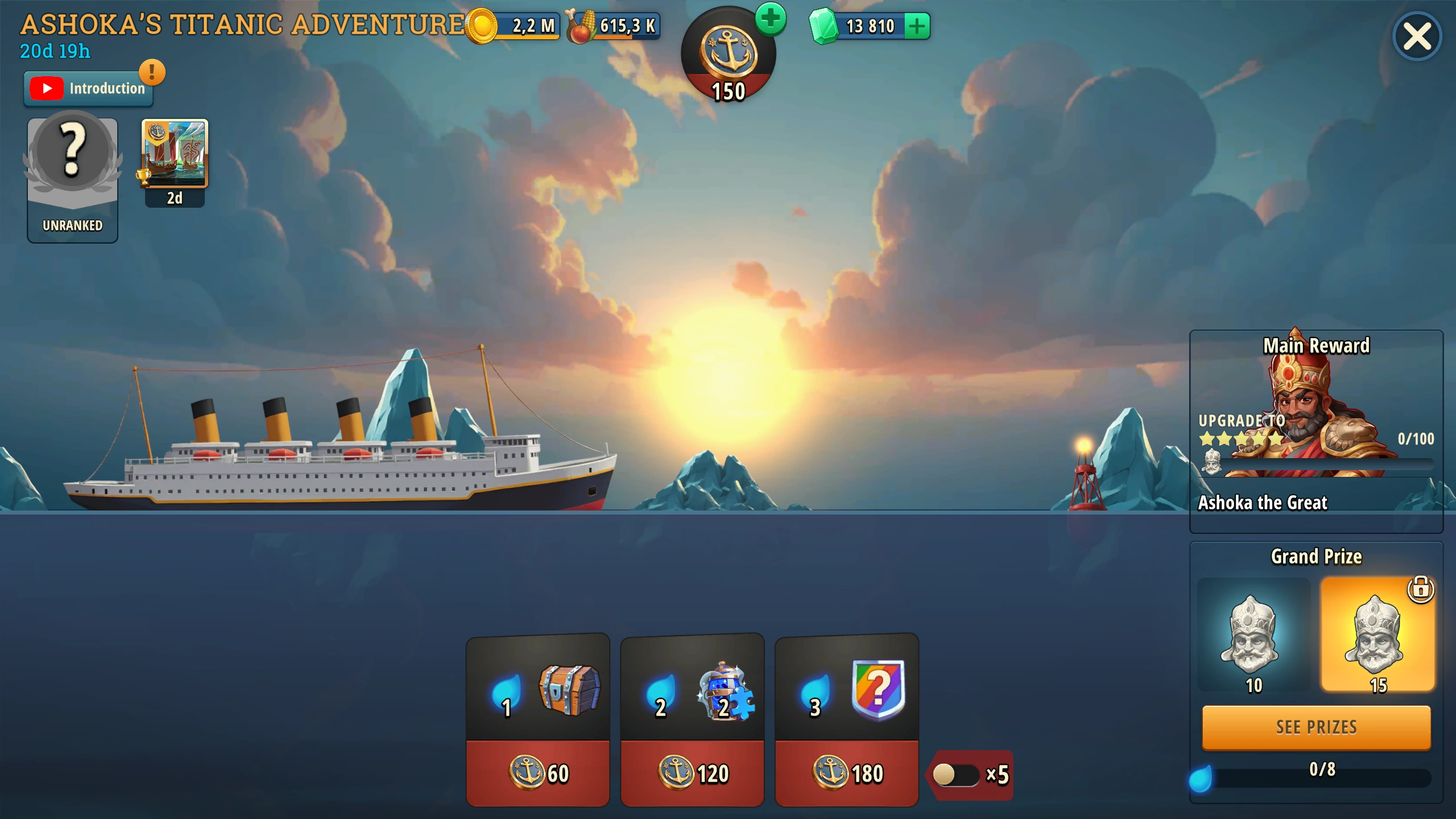The image size is (1456, 819).
Task: Watch the Introduction video
Action: (88, 89)
